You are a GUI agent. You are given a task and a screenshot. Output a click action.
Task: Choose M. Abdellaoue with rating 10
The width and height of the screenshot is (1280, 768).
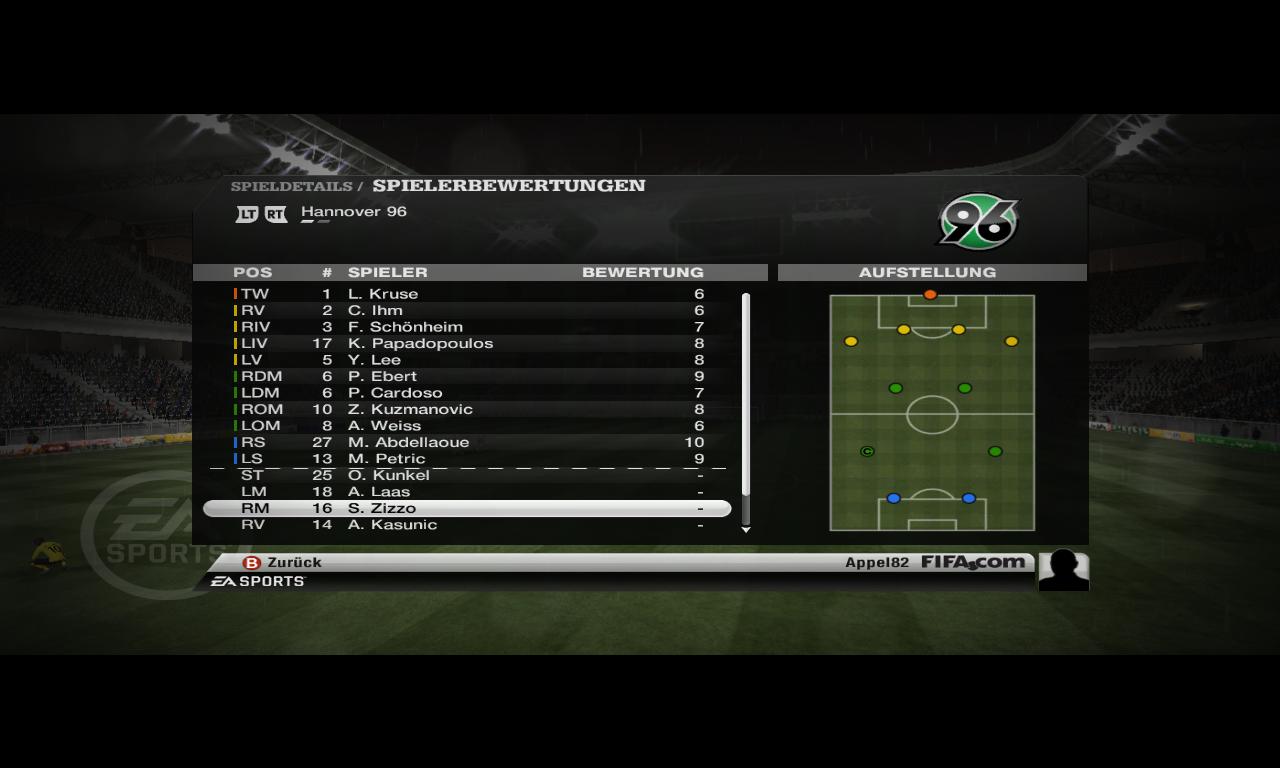[408, 442]
